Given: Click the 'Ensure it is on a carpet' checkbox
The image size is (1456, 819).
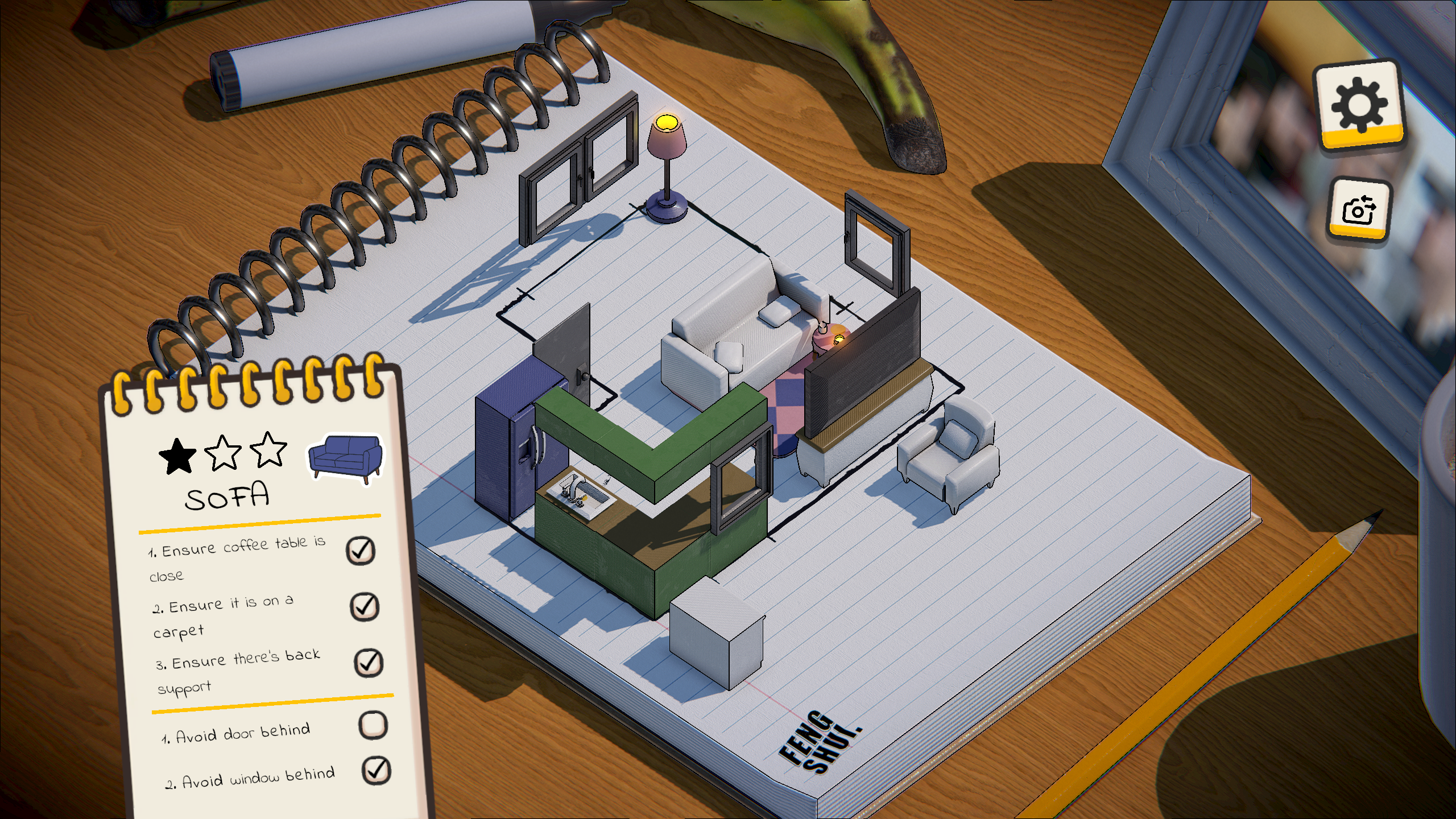Looking at the screenshot, I should tap(364, 606).
